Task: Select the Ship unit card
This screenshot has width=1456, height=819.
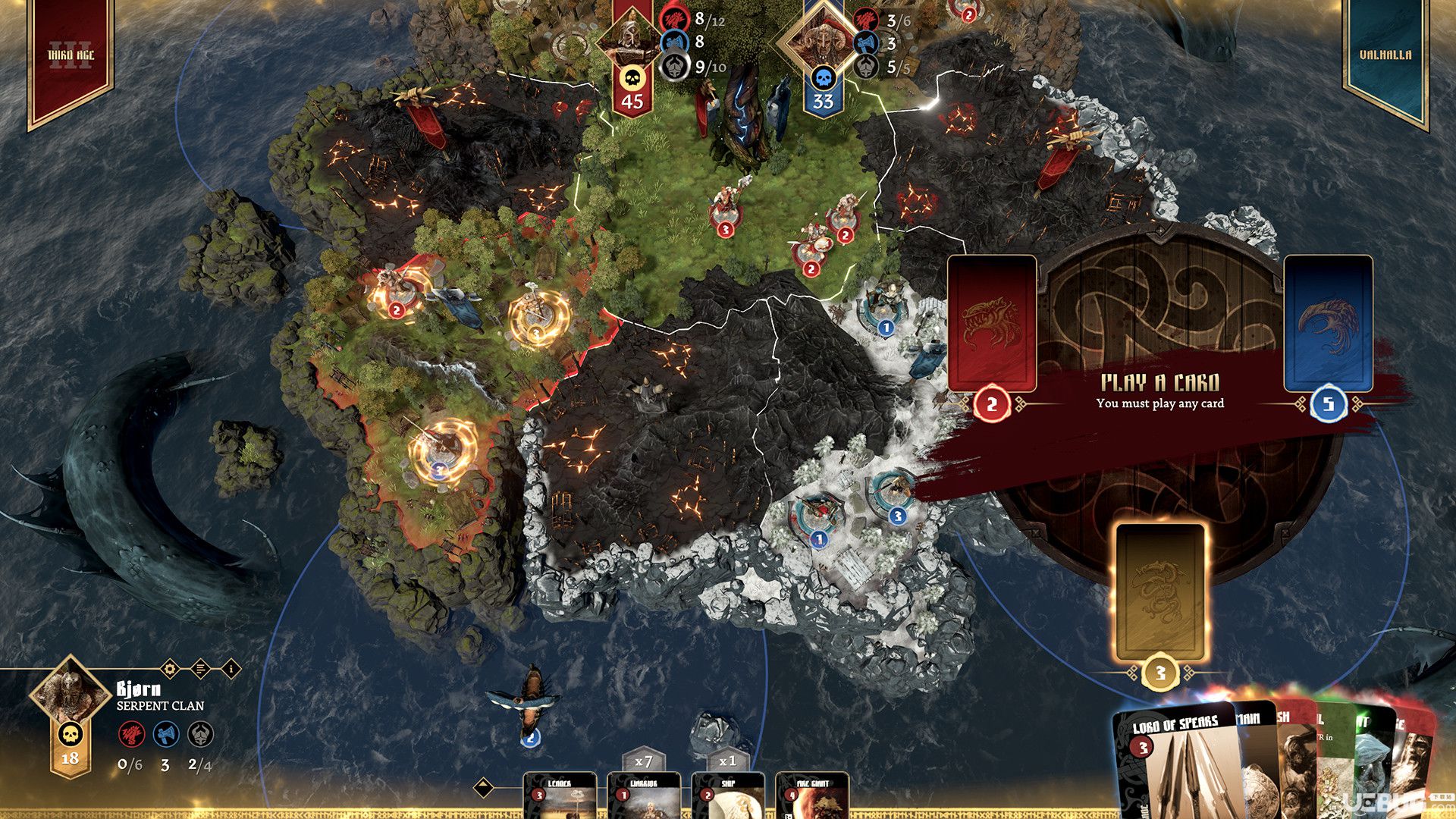Action: click(728, 796)
